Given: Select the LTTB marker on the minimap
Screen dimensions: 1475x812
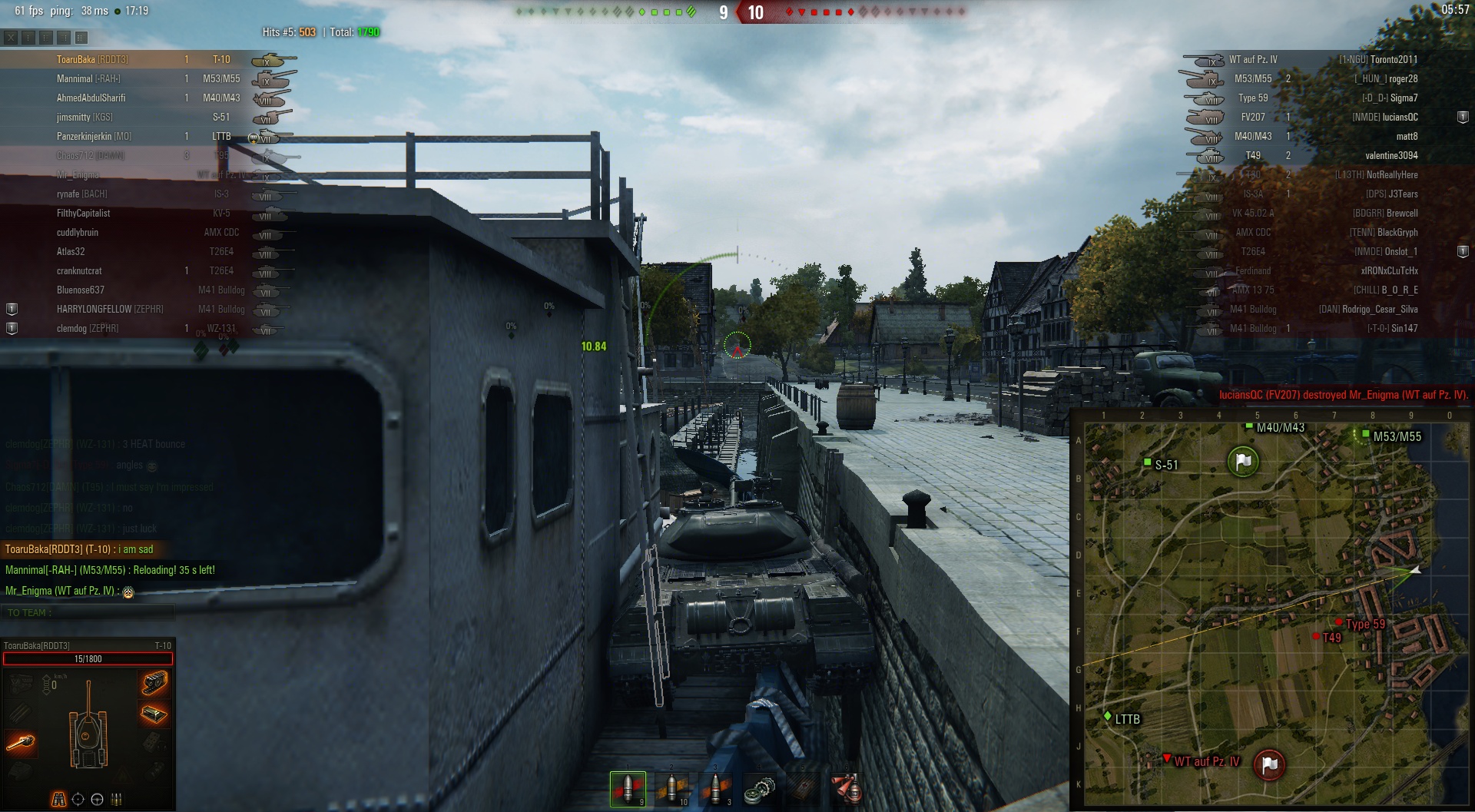Looking at the screenshot, I should pos(1108,717).
